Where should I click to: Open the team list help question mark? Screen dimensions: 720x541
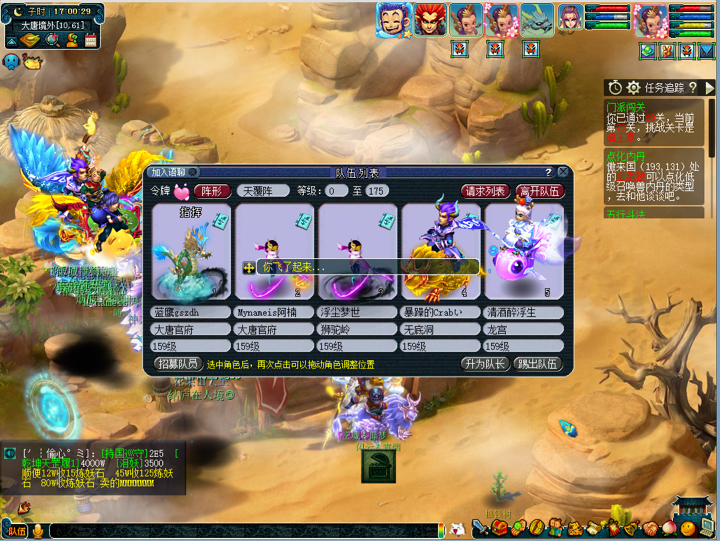pos(548,172)
